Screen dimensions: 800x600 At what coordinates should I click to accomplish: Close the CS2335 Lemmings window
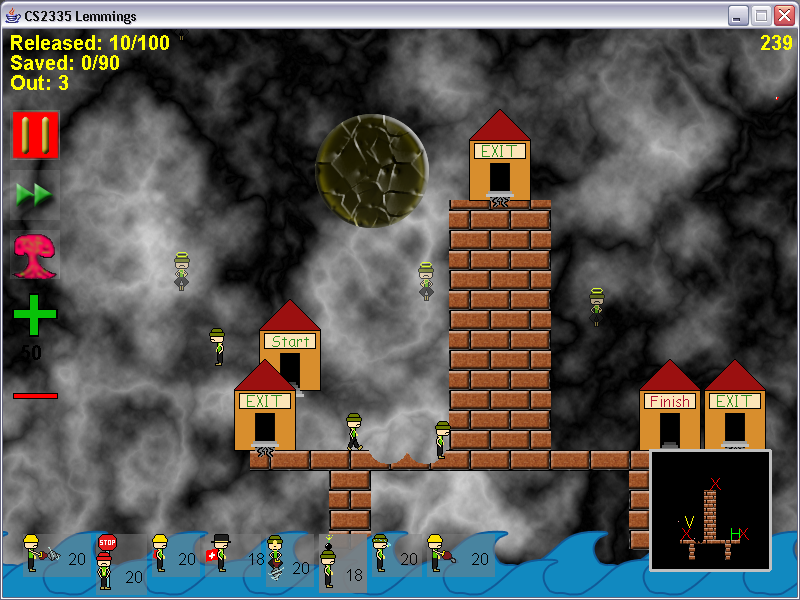(x=783, y=15)
